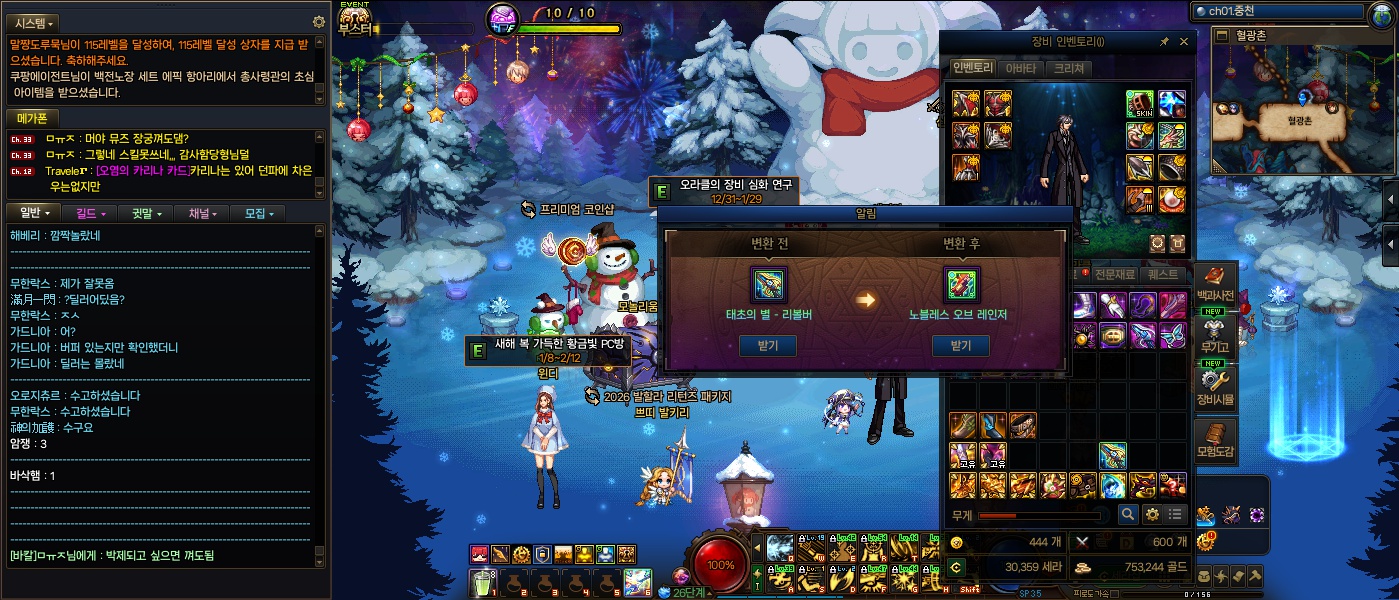This screenshot has height=600, width=1399.
Task: Open the 모험도감 adventure book button
Action: point(1215,440)
